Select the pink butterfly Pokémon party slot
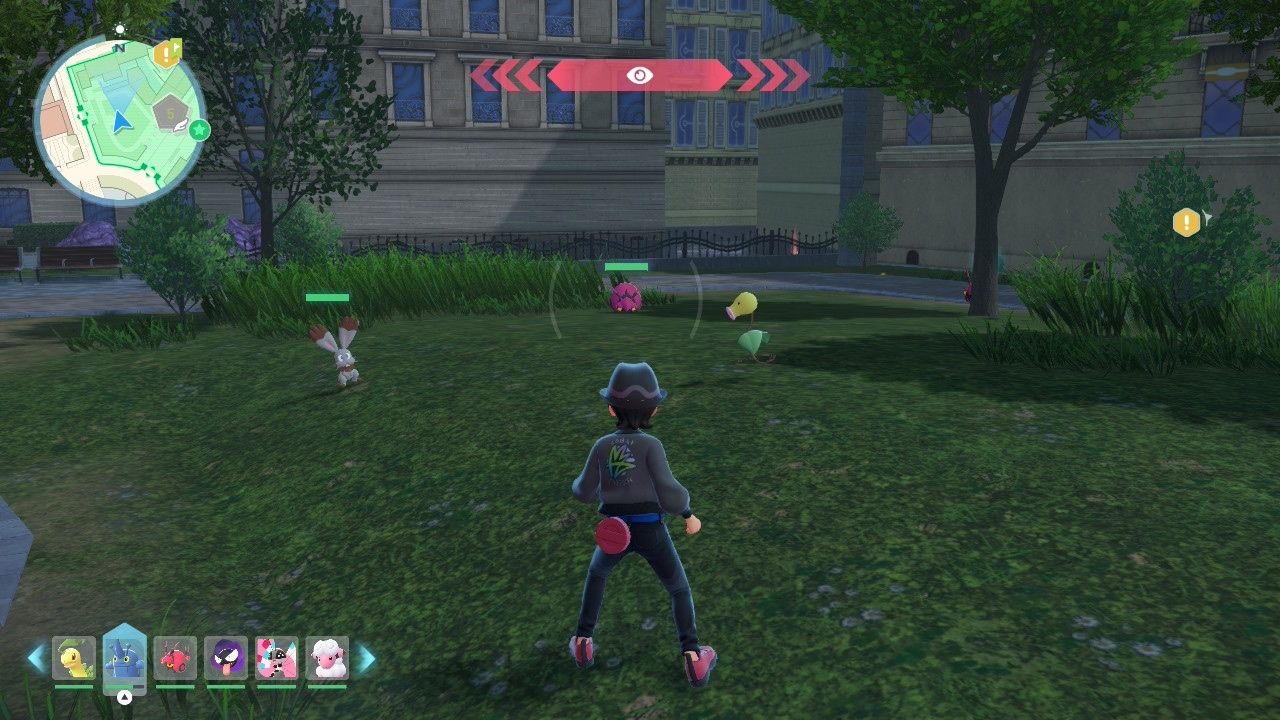This screenshot has height=720, width=1280. pyautogui.click(x=277, y=658)
